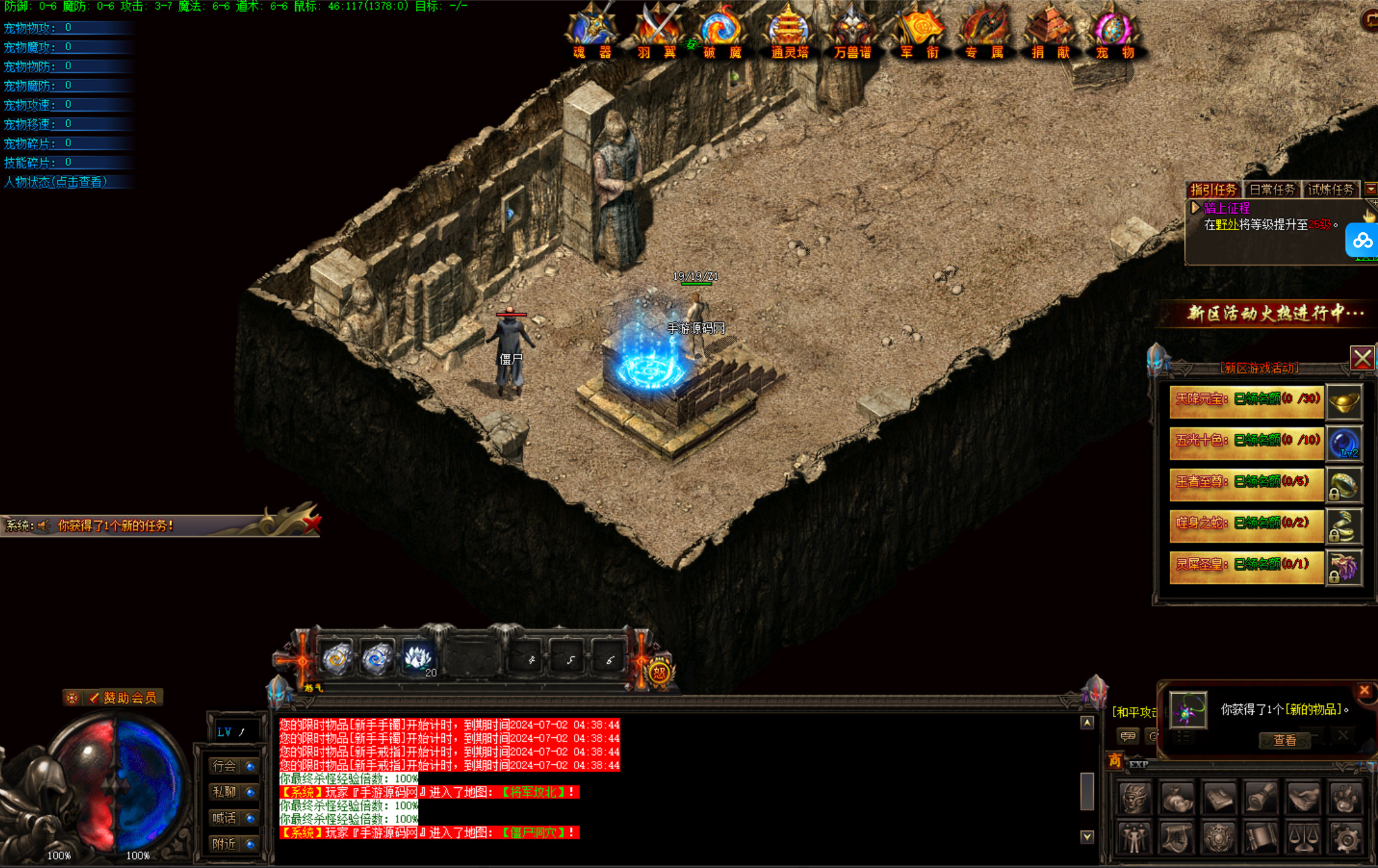Screen dimensions: 1378x868
Task: Open settings with the gear icon
Action: point(1347,838)
